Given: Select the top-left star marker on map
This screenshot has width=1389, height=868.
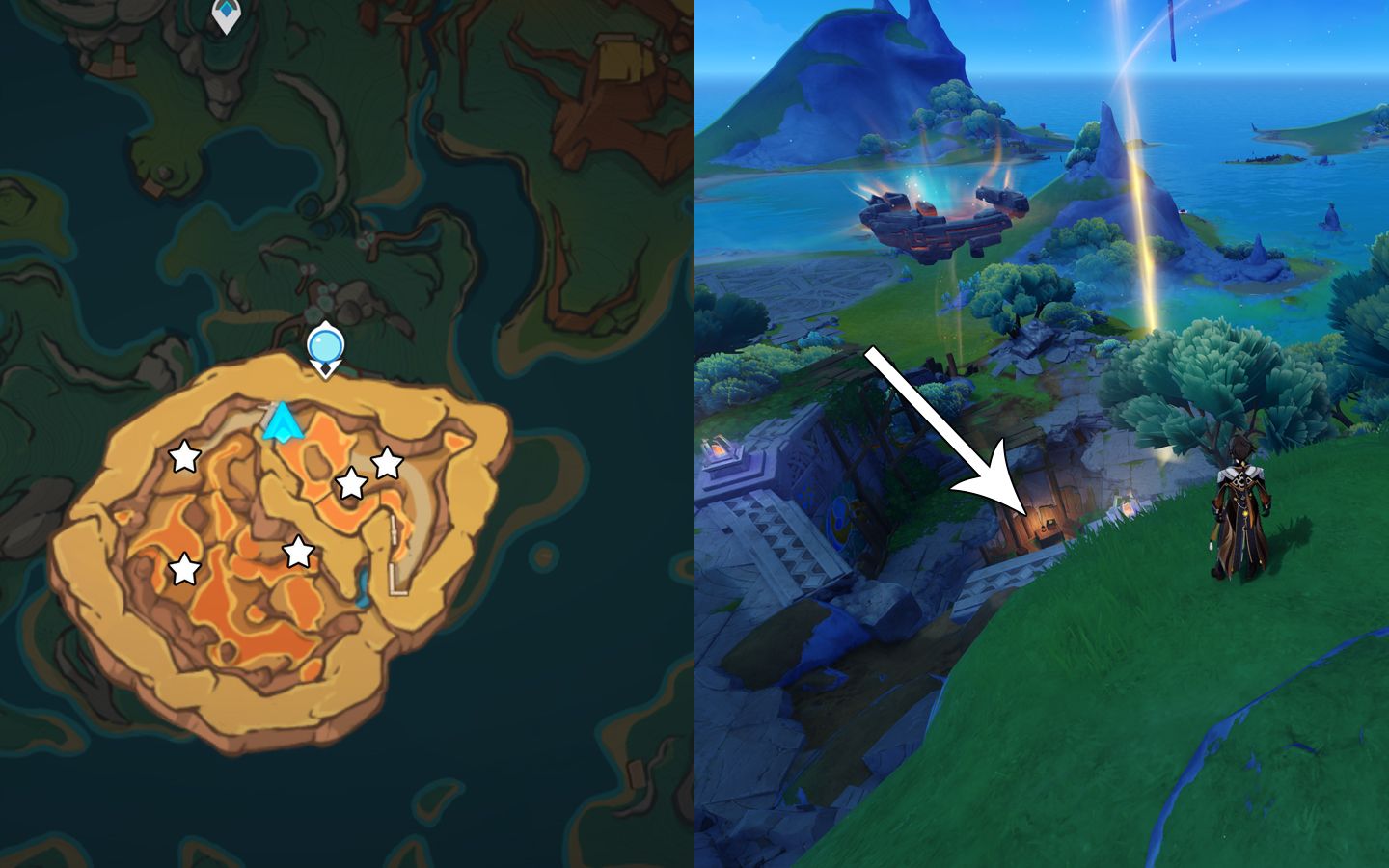Looking at the screenshot, I should click(184, 457).
